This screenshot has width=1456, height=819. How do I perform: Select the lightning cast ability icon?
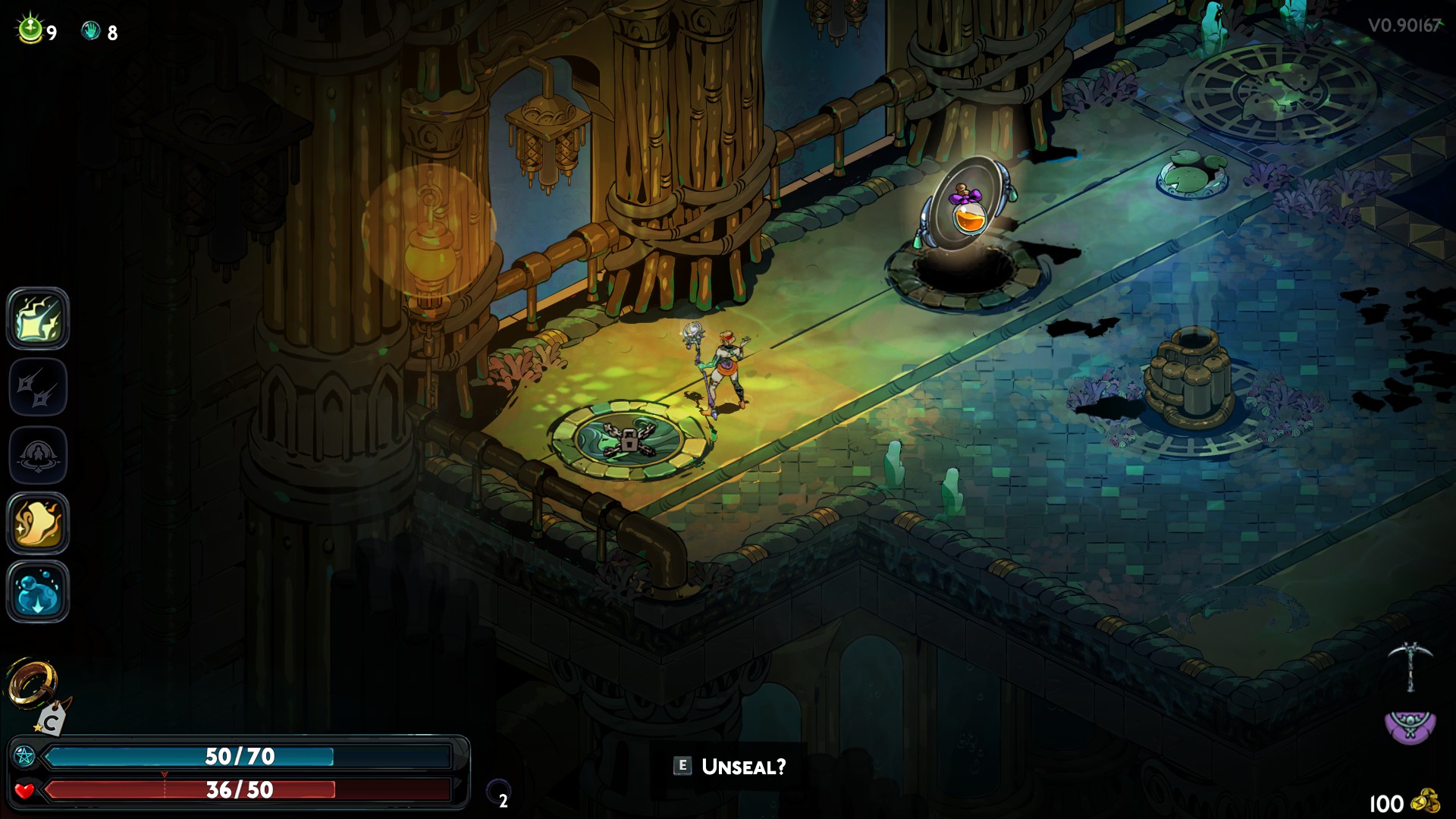(38, 319)
